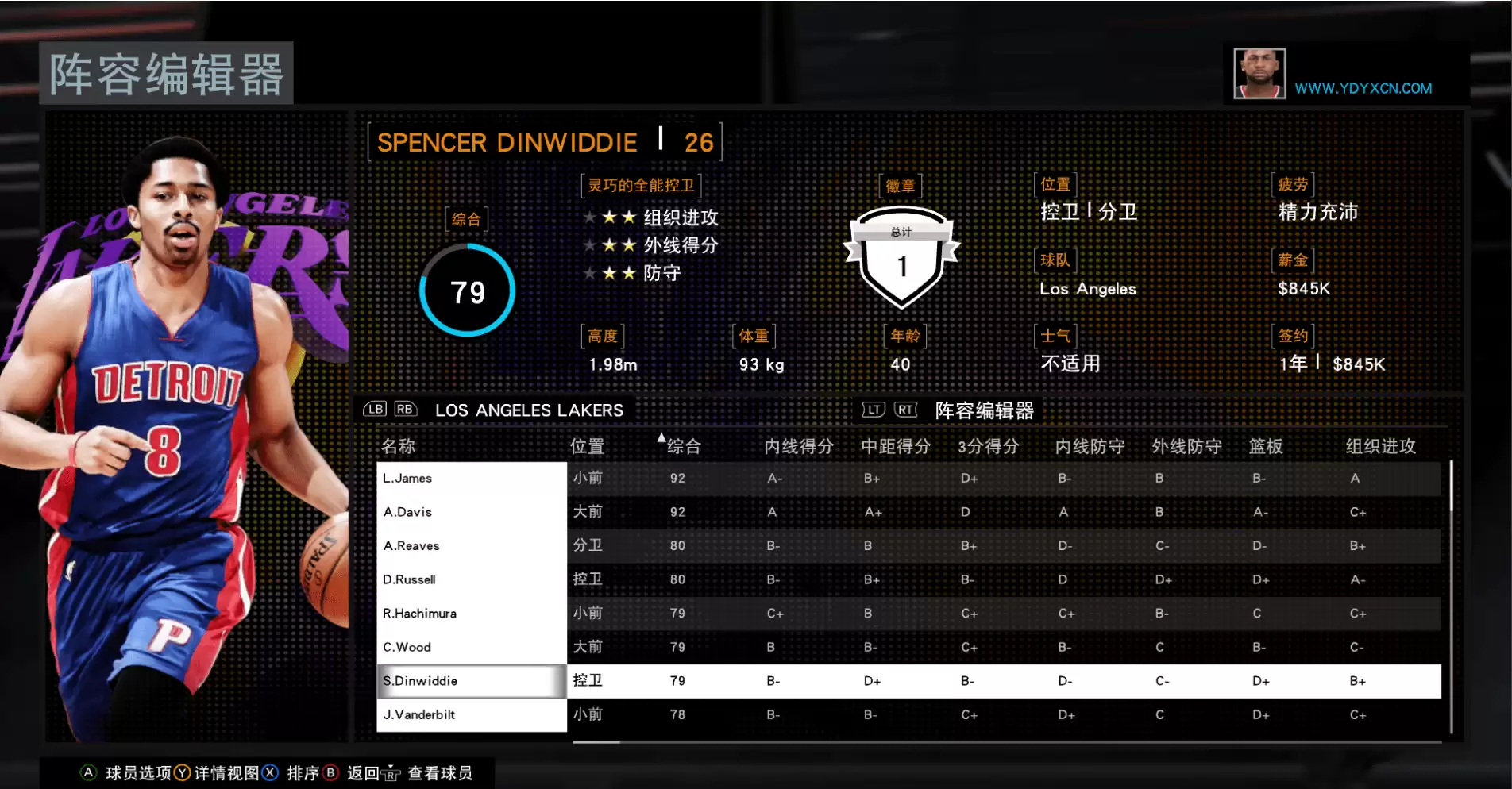Sort by the 篮板 column header

pos(1265,446)
